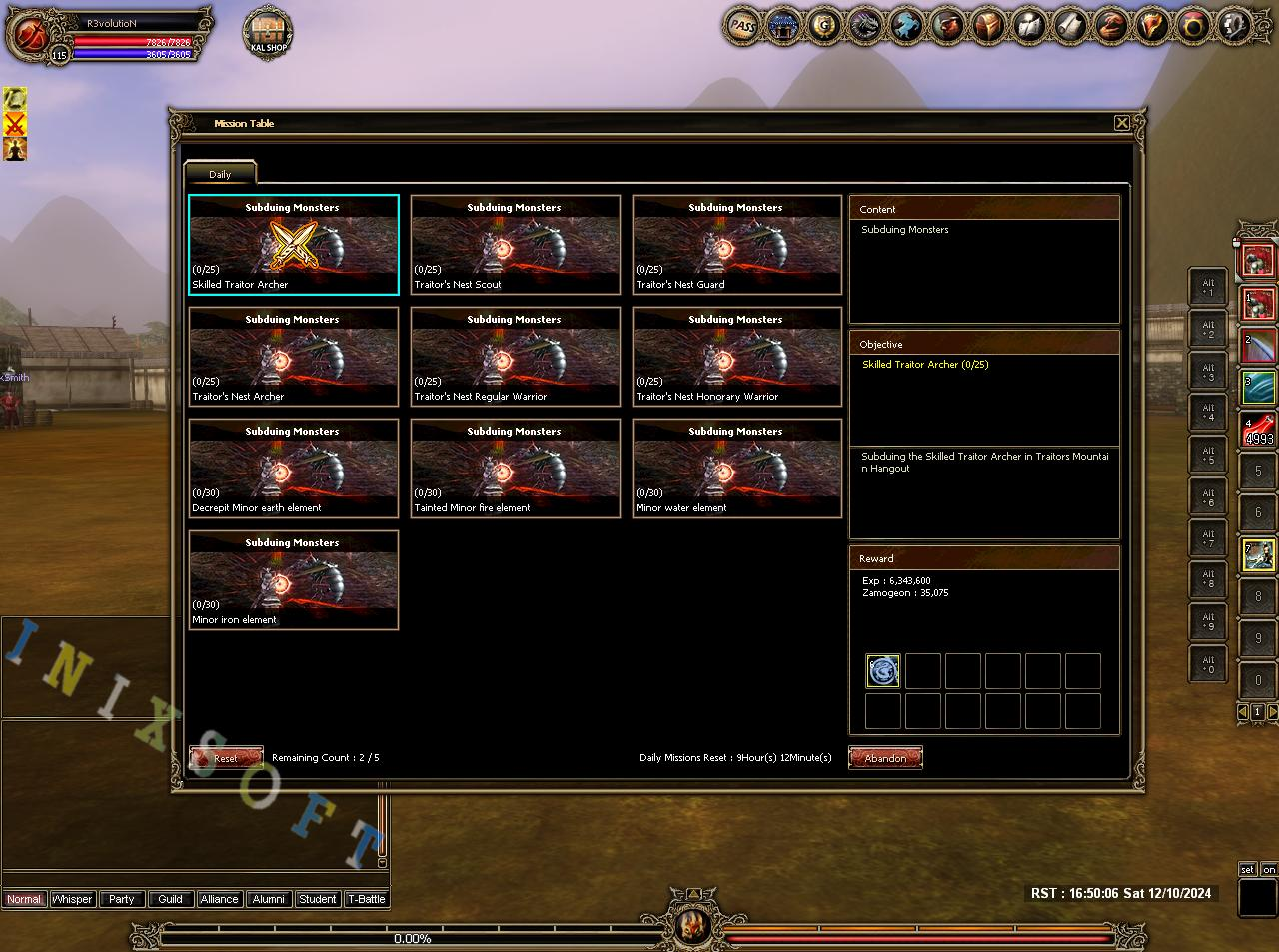Screen dimensions: 1279x952
Task: Select the Minor iron element mission
Action: pyautogui.click(x=294, y=580)
